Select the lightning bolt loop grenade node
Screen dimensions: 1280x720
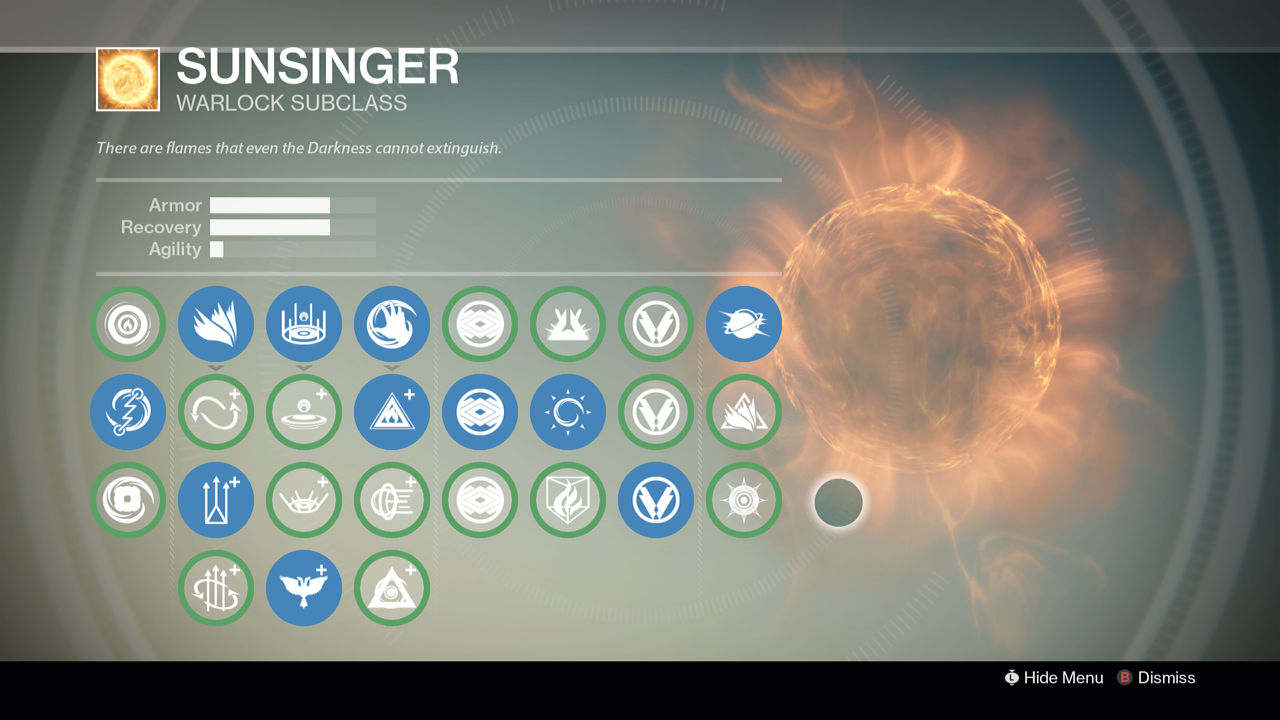[128, 412]
